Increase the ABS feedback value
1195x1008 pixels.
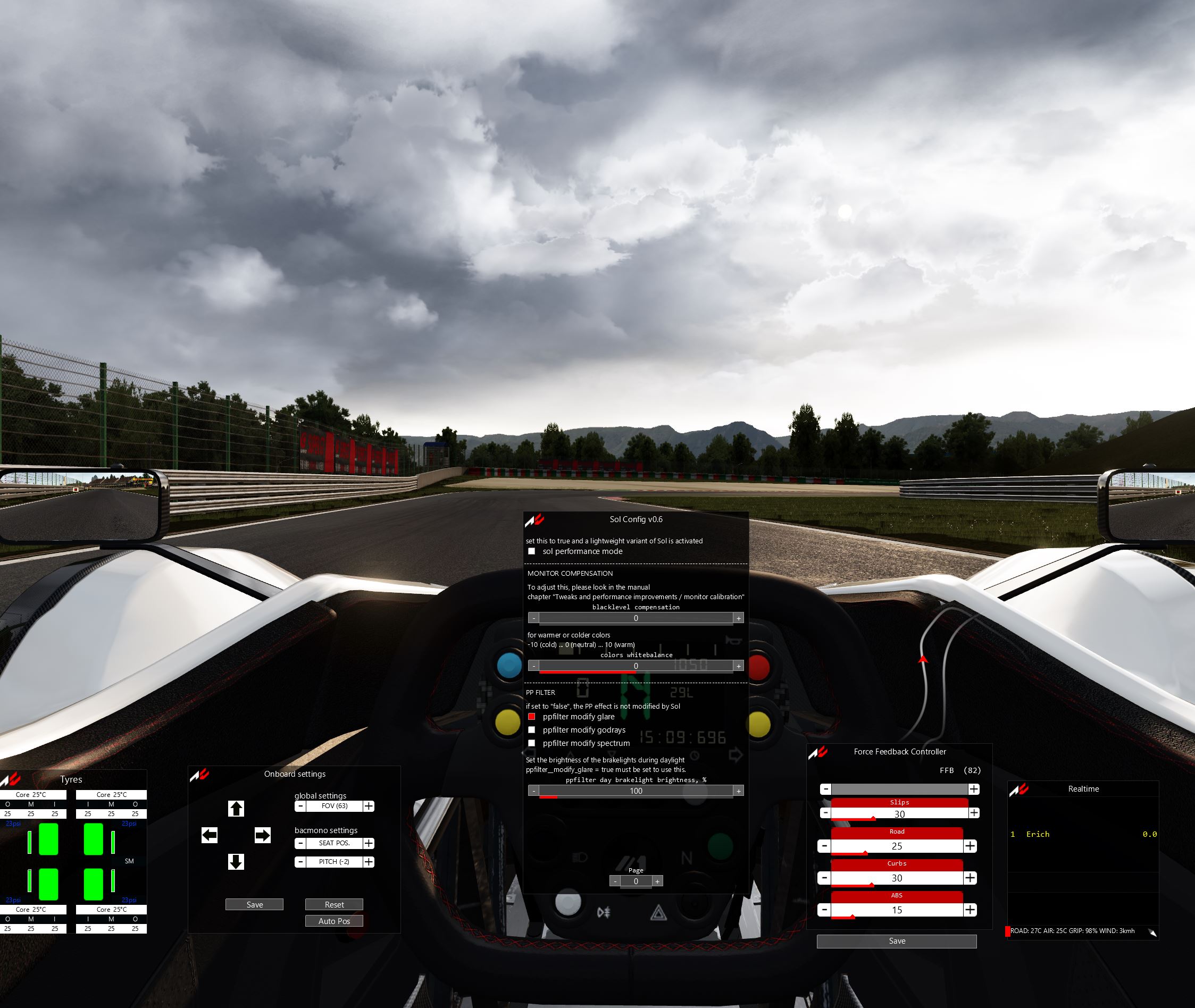tap(971, 910)
